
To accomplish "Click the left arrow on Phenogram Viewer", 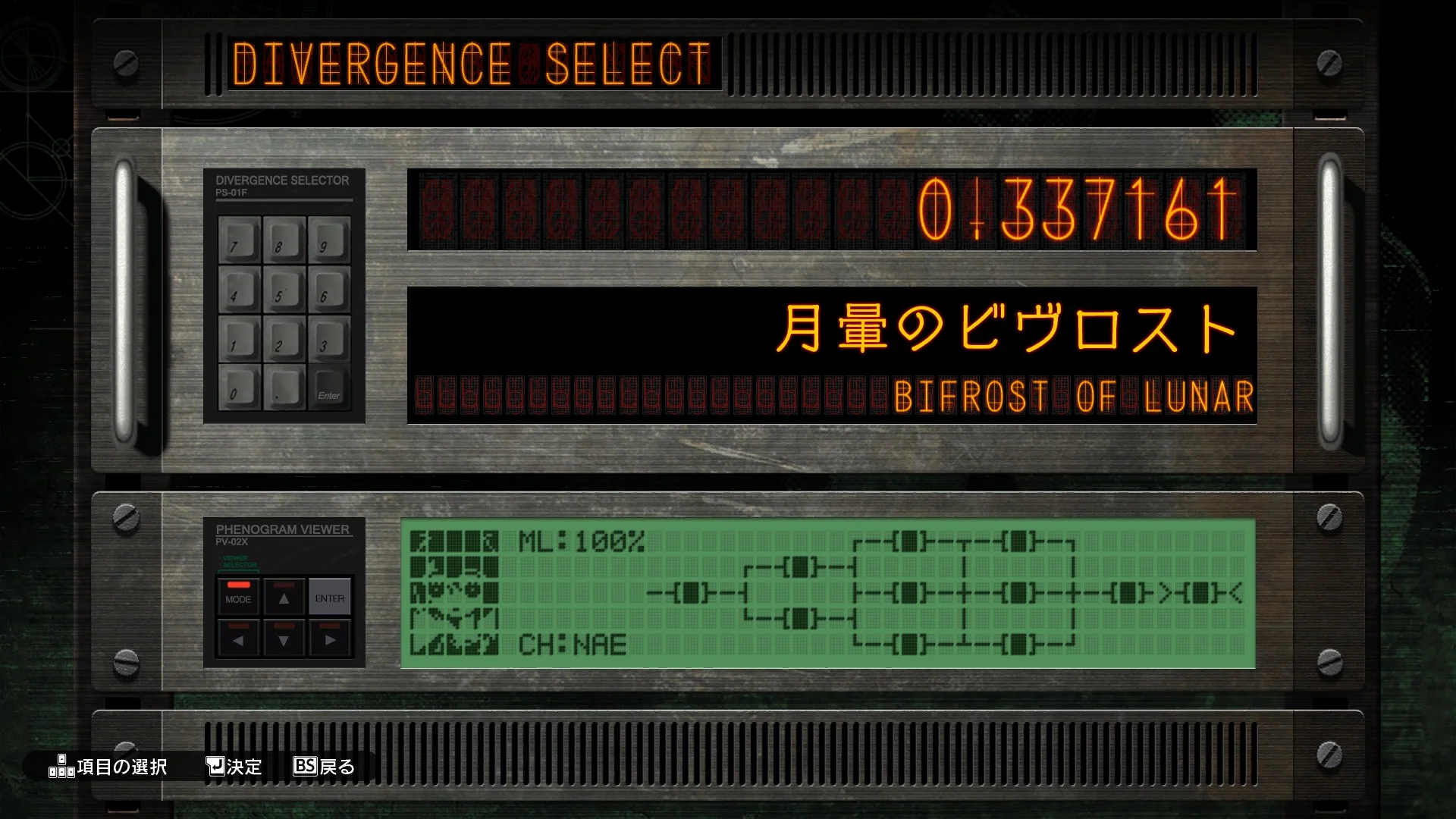I will pos(238,639).
